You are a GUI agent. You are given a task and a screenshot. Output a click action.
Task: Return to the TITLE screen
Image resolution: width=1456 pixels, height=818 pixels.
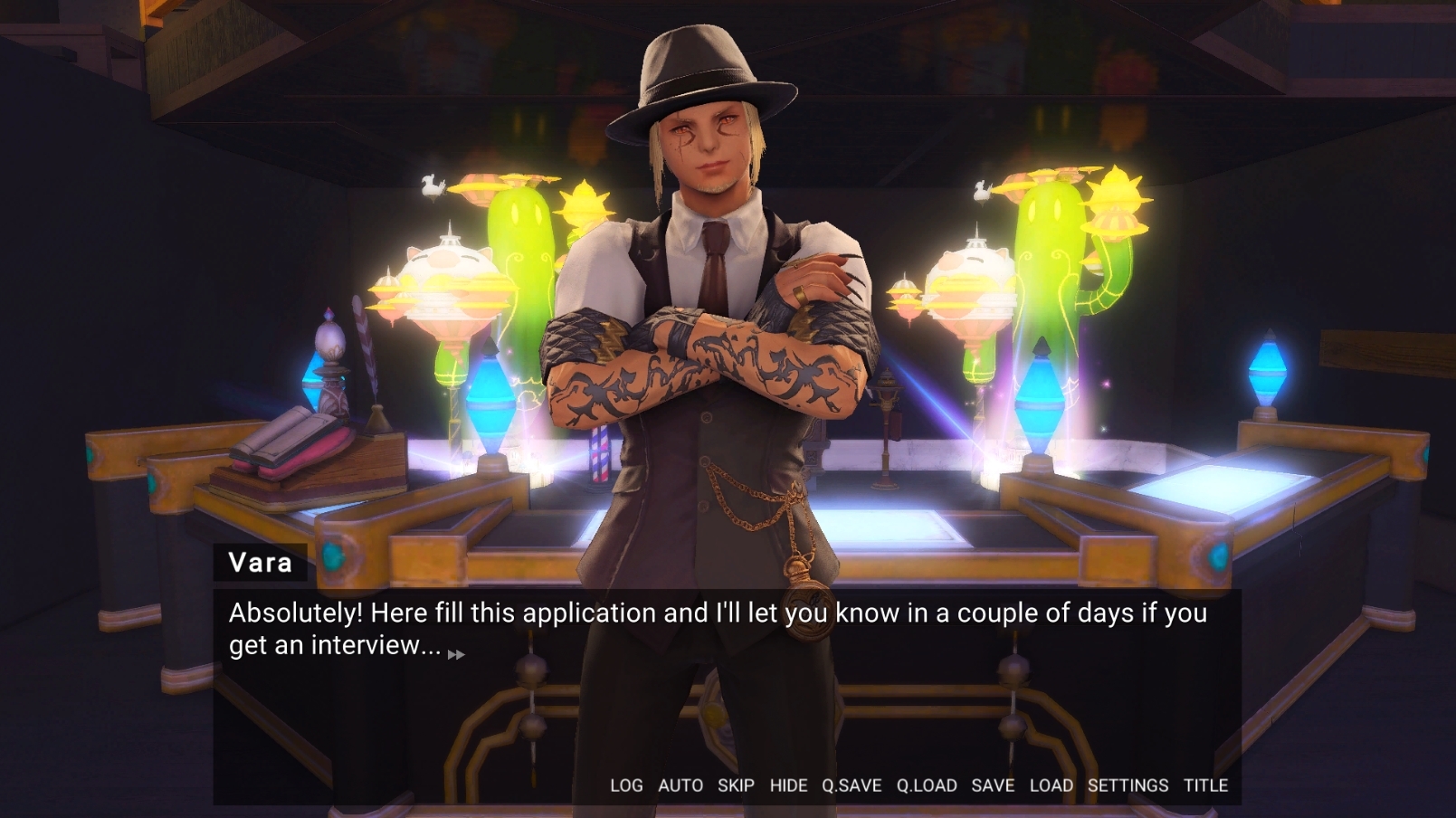(1205, 785)
